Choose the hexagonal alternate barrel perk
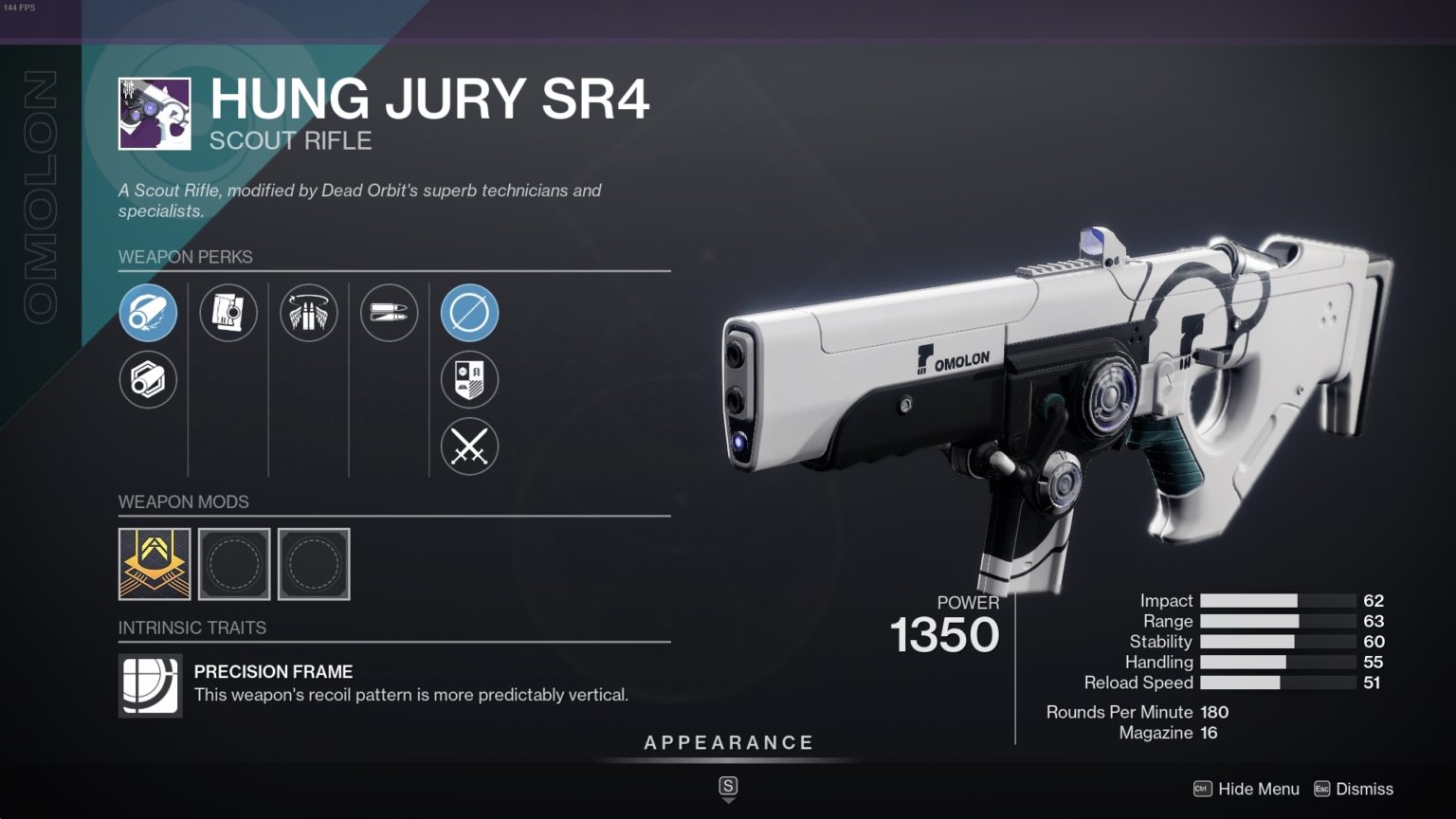Image resolution: width=1456 pixels, height=819 pixels. pos(149,379)
